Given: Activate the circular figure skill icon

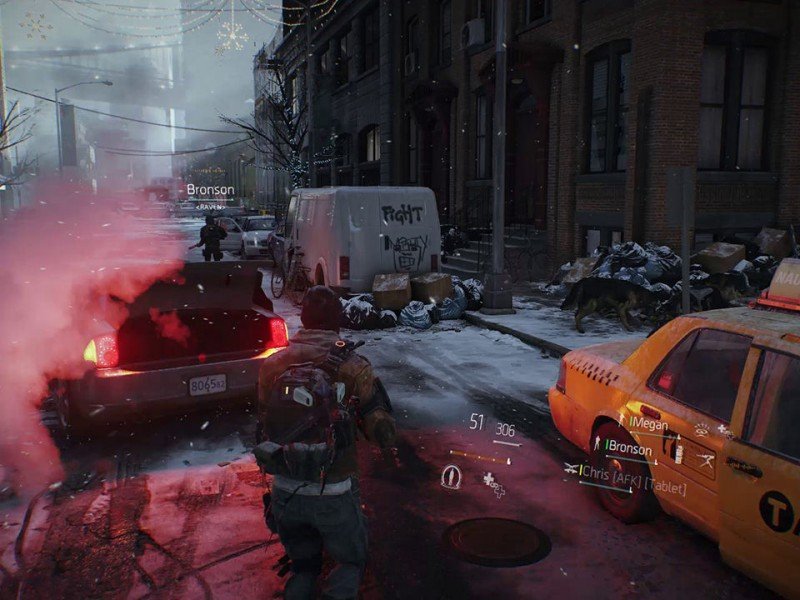Looking at the screenshot, I should [451, 478].
